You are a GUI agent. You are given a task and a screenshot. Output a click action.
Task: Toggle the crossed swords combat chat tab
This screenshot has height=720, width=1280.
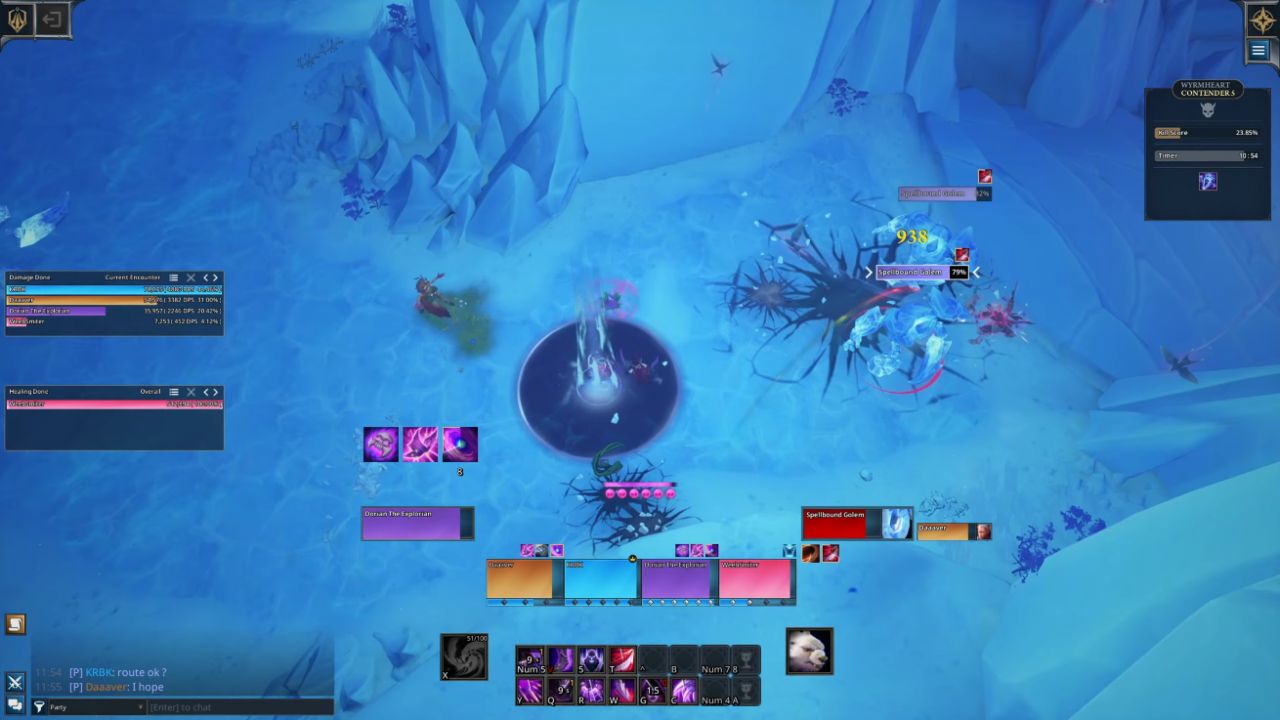pyautogui.click(x=15, y=682)
